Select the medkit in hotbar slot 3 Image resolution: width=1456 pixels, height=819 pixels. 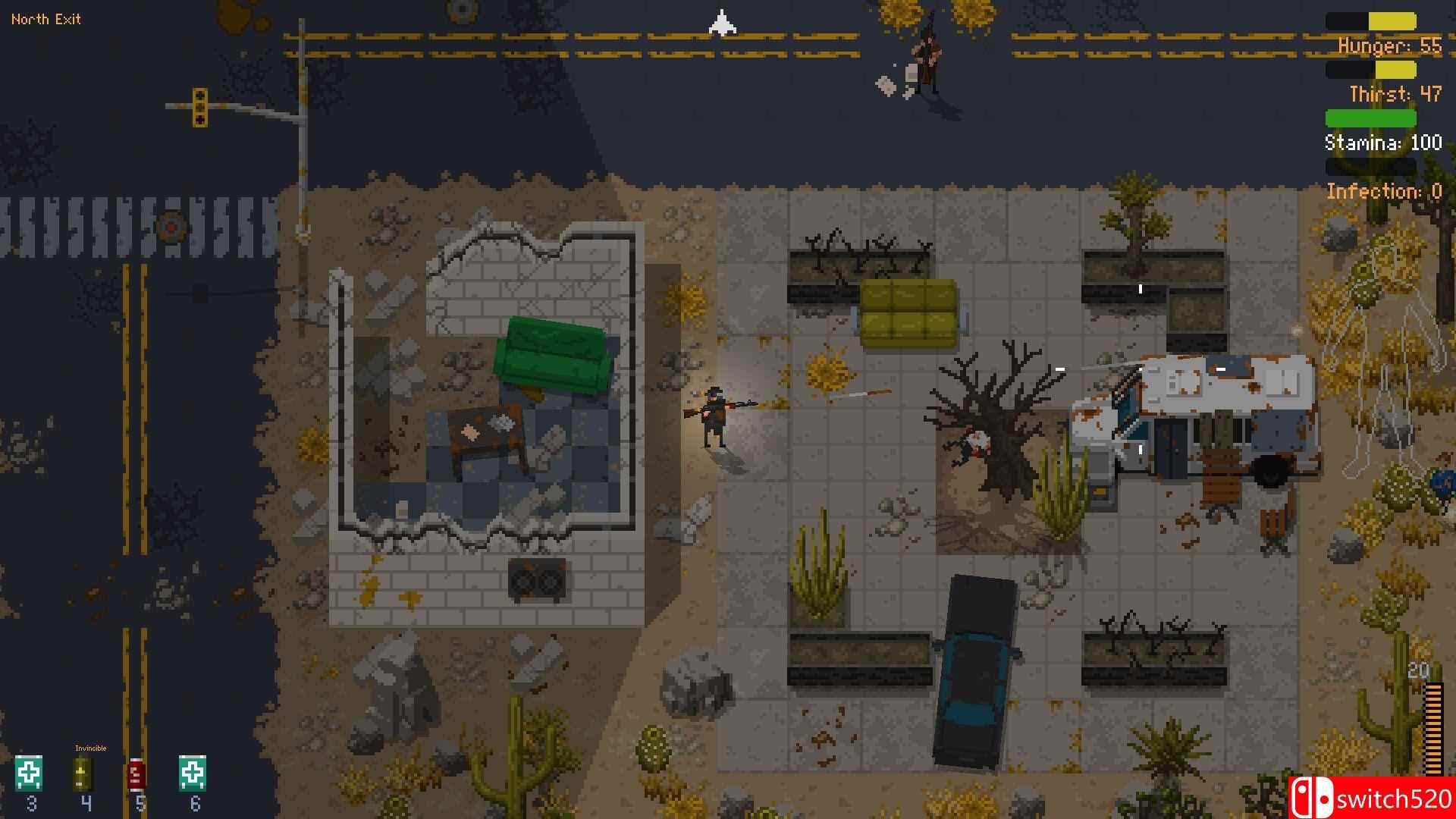pyautogui.click(x=30, y=773)
